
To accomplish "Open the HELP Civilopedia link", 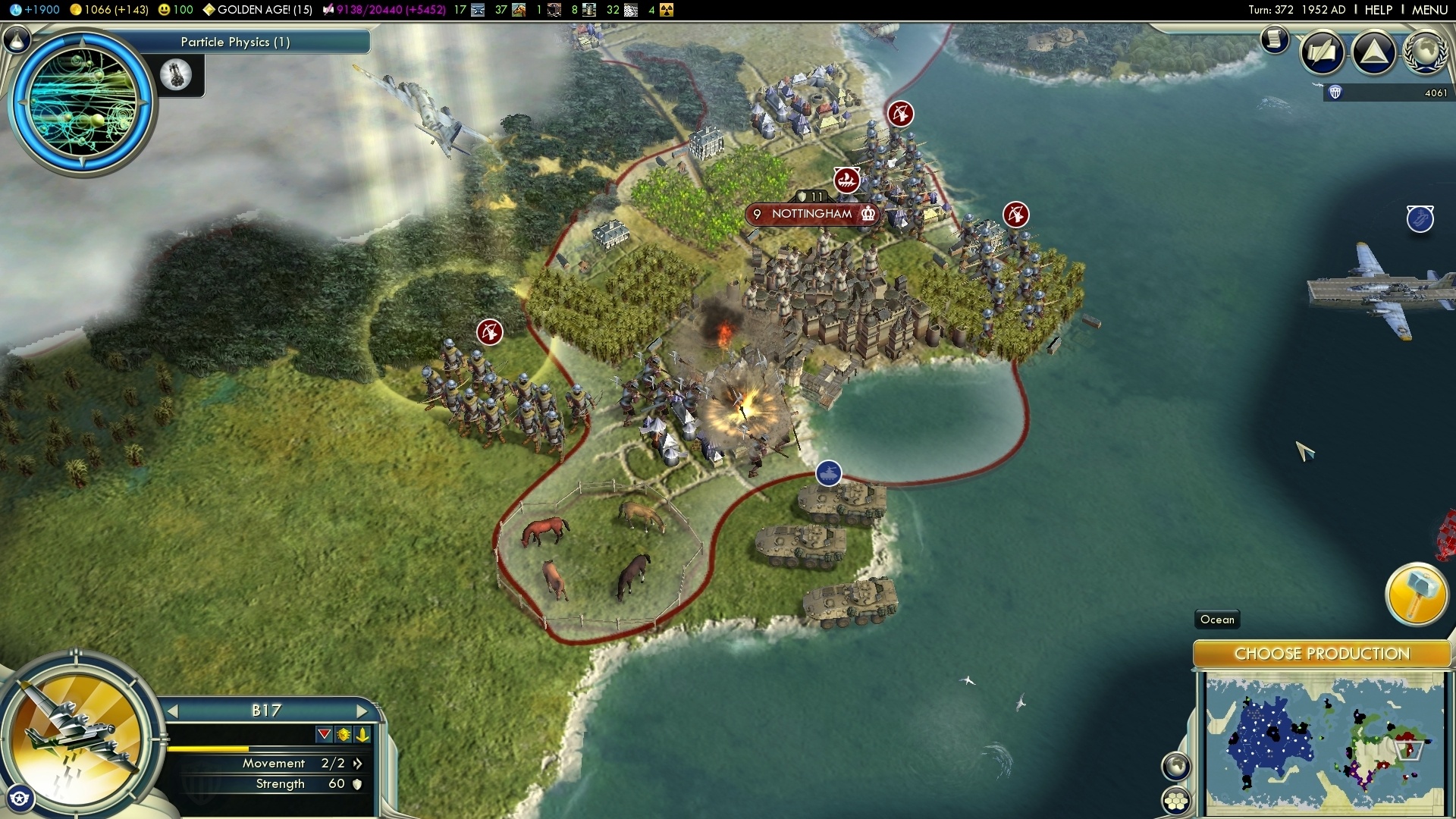I will tap(1378, 10).
